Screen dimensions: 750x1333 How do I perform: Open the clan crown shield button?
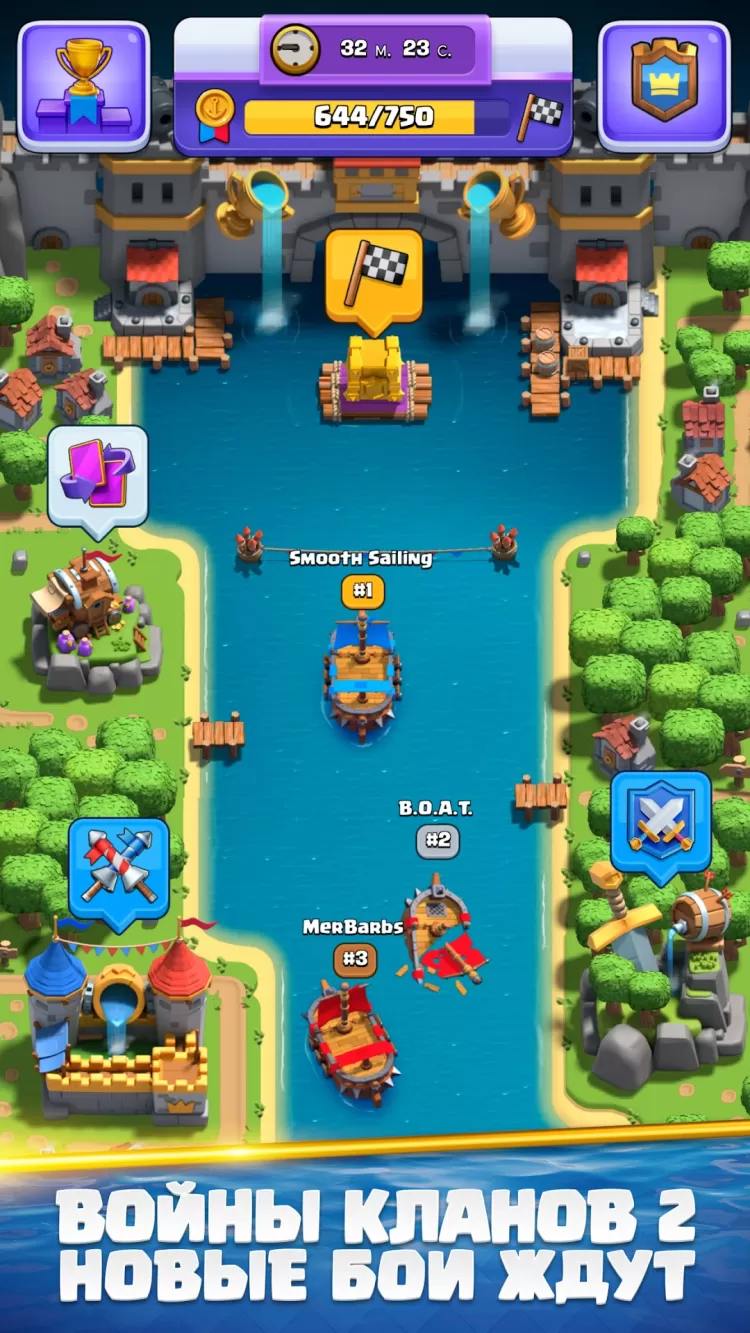(x=664, y=86)
